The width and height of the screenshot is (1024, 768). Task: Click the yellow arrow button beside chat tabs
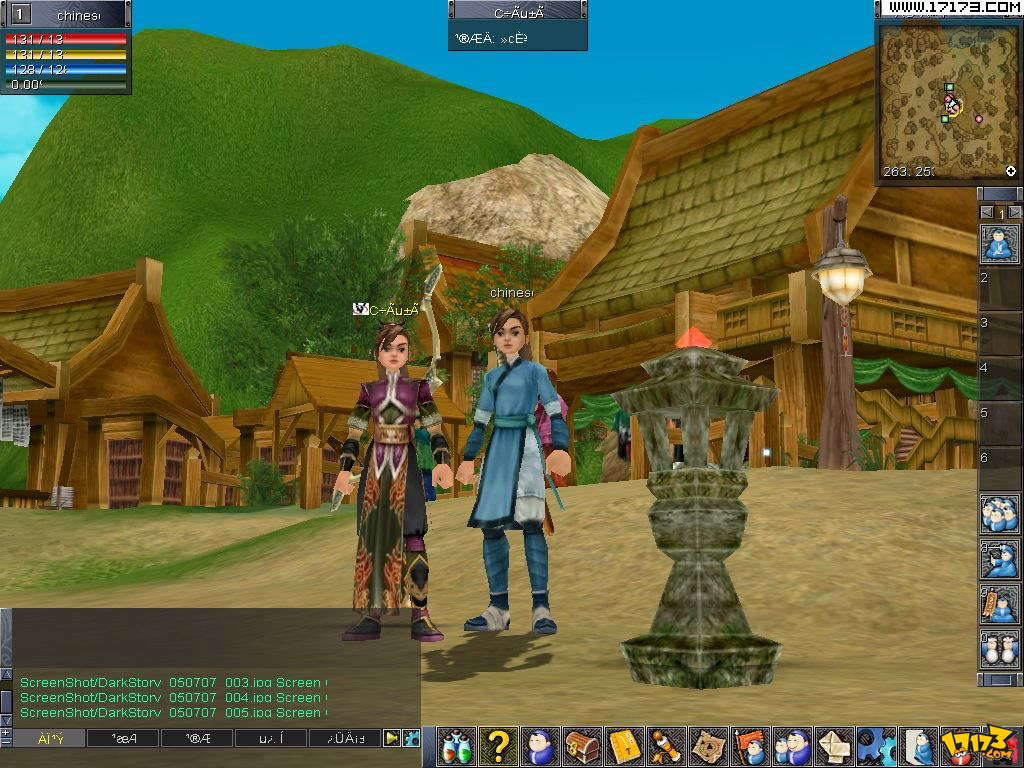pos(392,739)
